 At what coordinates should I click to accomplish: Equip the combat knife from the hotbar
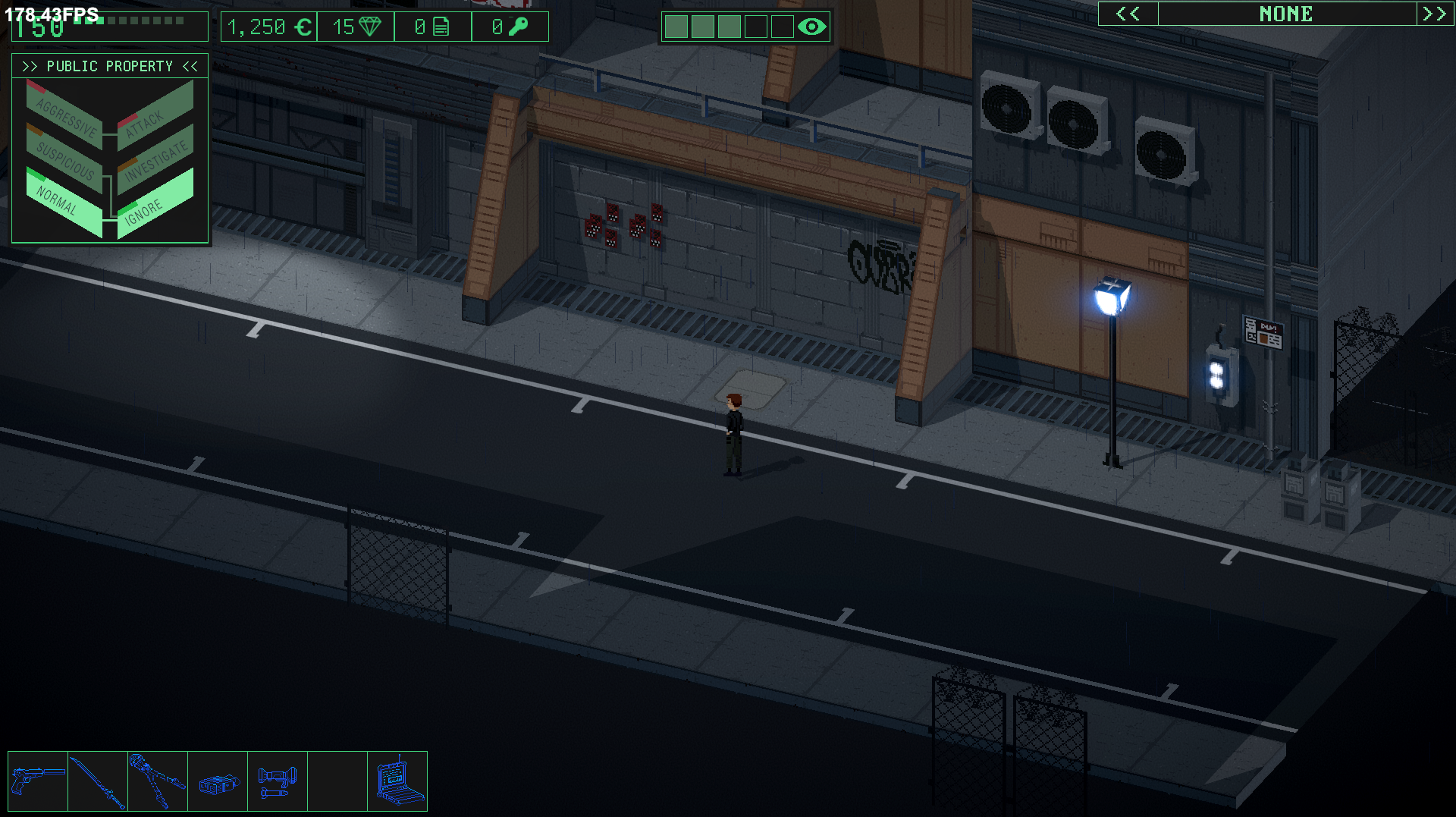coord(98,781)
